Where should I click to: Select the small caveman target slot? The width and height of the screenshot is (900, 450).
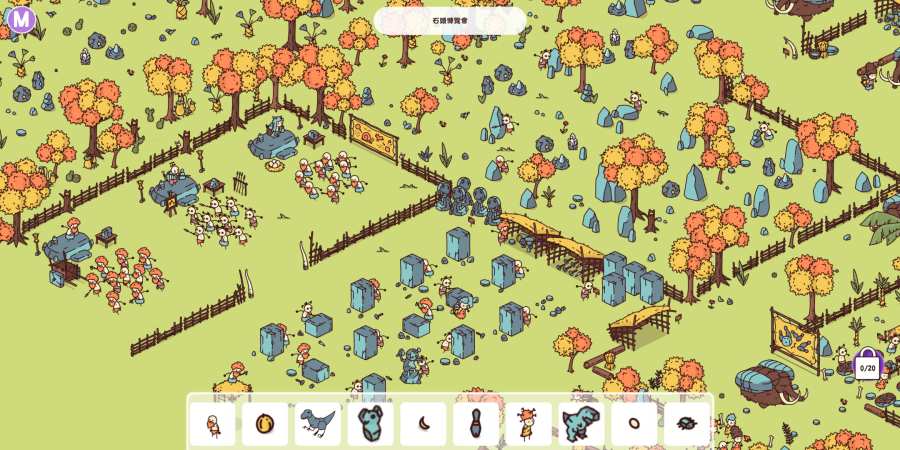tap(213, 424)
